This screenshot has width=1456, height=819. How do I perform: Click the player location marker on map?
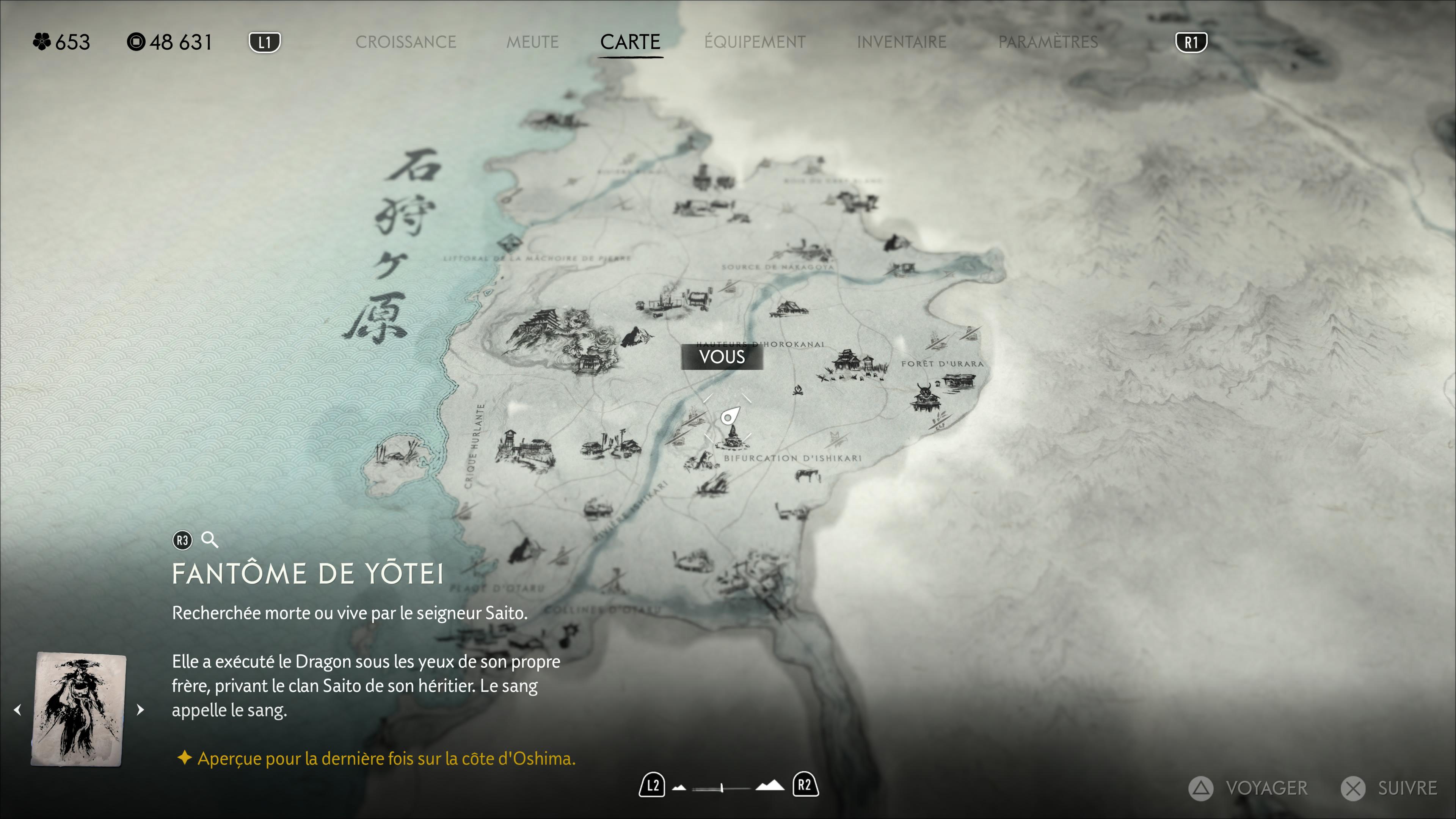coord(729,417)
